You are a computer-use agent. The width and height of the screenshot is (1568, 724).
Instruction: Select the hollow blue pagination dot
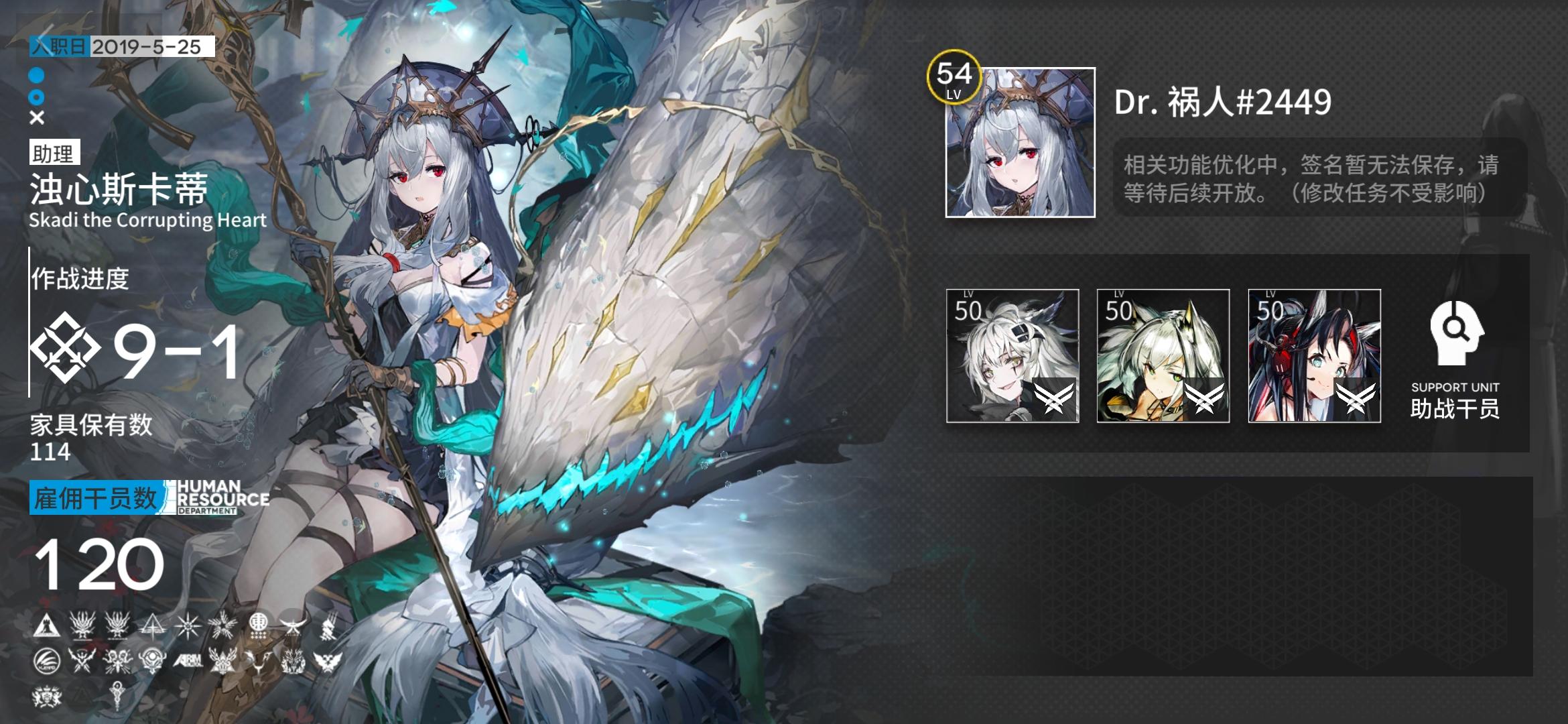click(37, 97)
